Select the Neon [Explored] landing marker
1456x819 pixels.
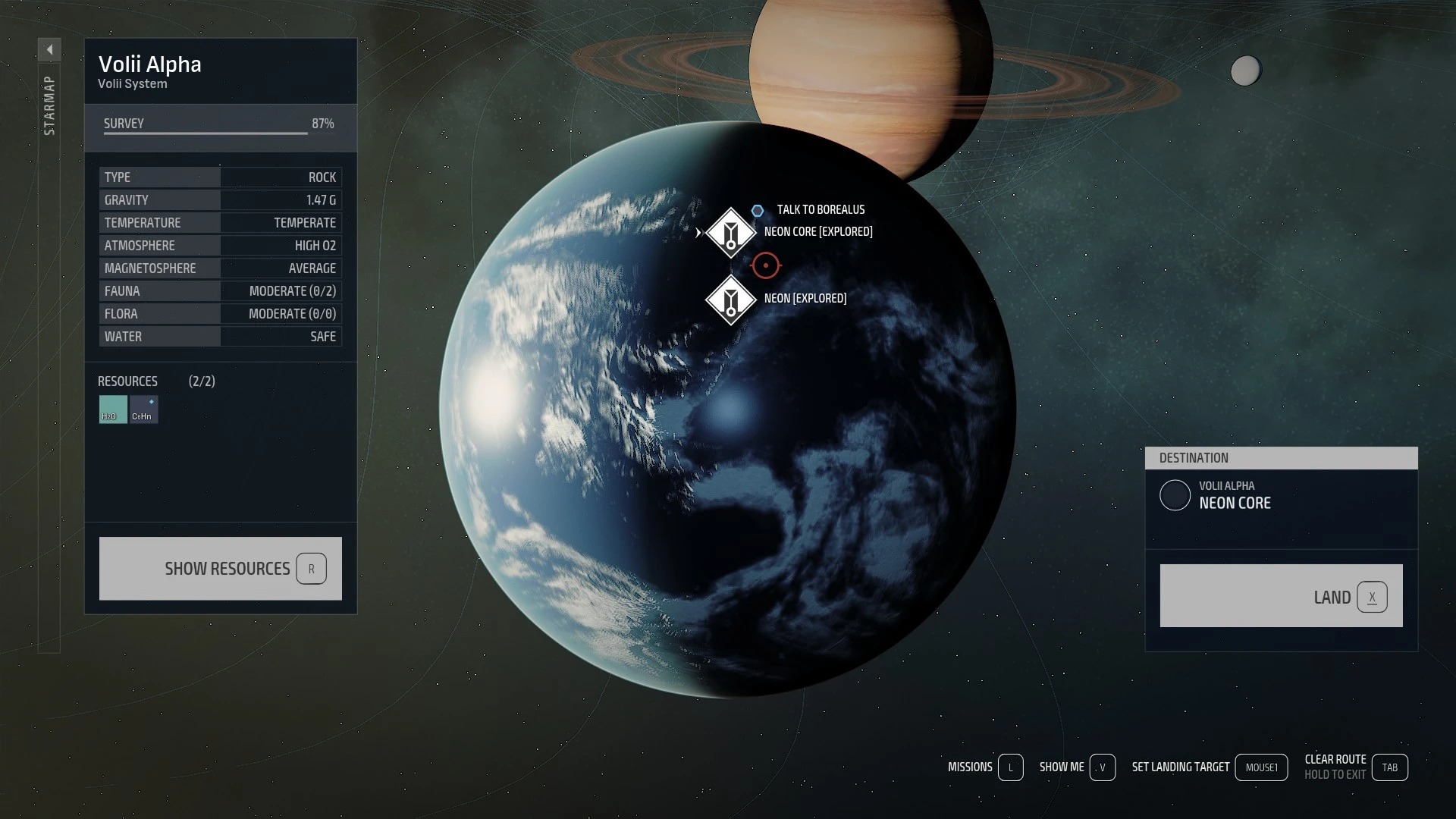pyautogui.click(x=730, y=300)
